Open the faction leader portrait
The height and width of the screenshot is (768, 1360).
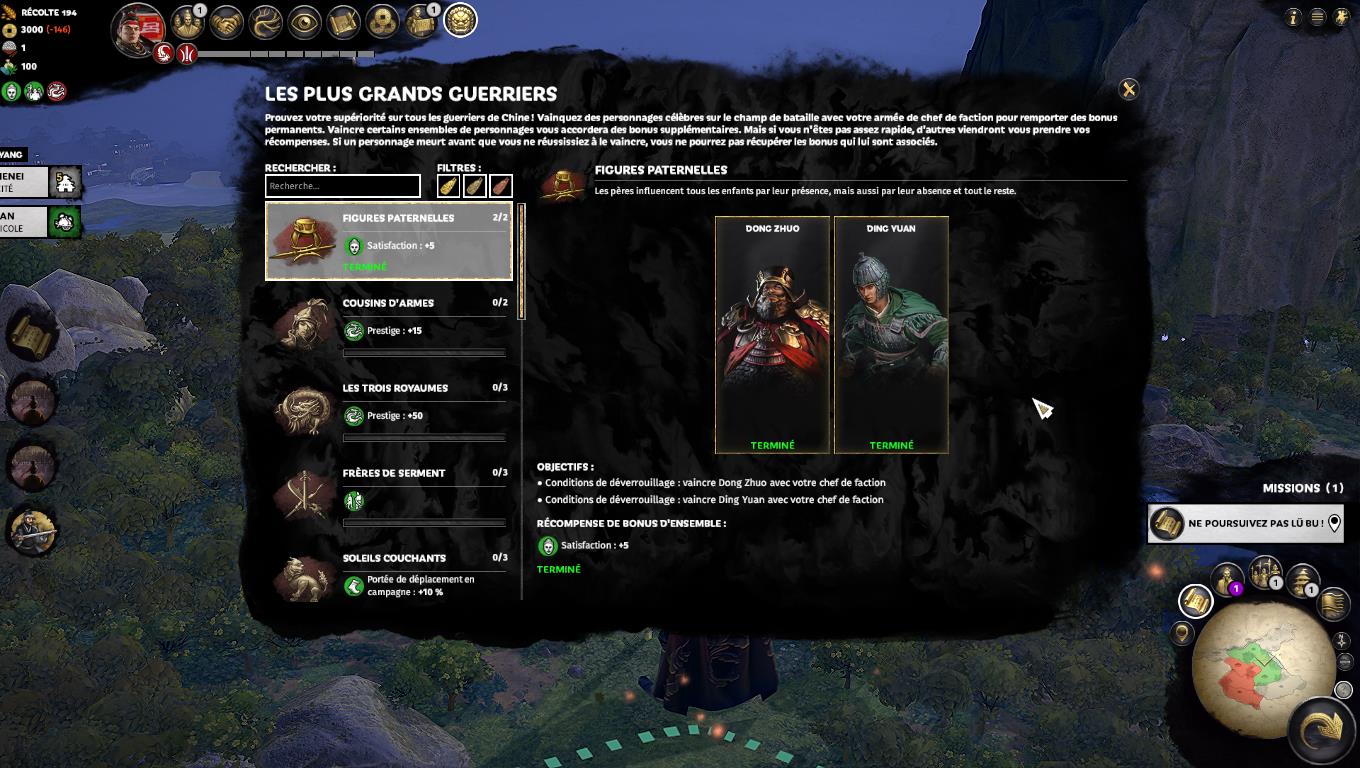click(138, 28)
